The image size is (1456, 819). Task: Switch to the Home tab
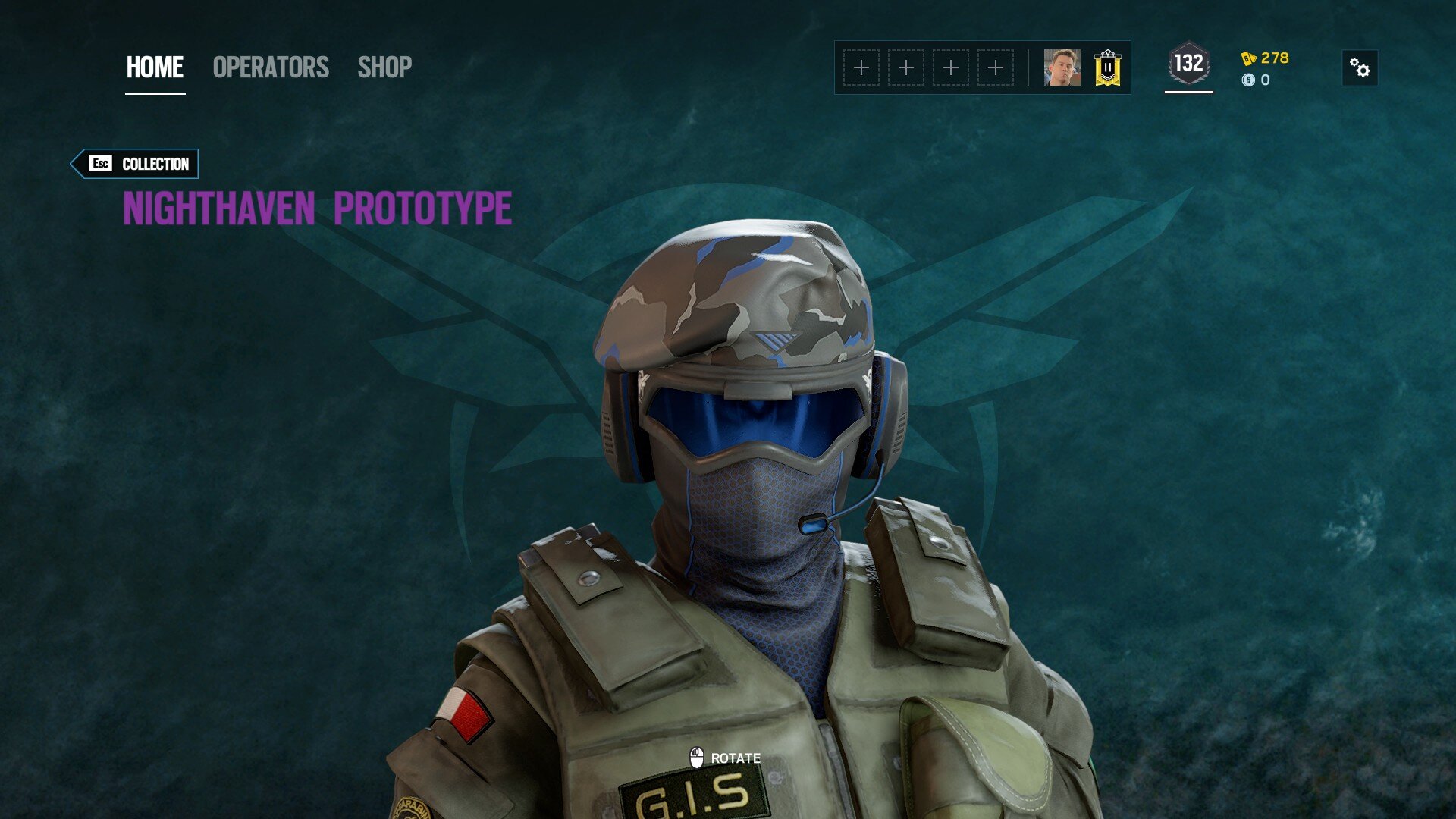tap(155, 67)
